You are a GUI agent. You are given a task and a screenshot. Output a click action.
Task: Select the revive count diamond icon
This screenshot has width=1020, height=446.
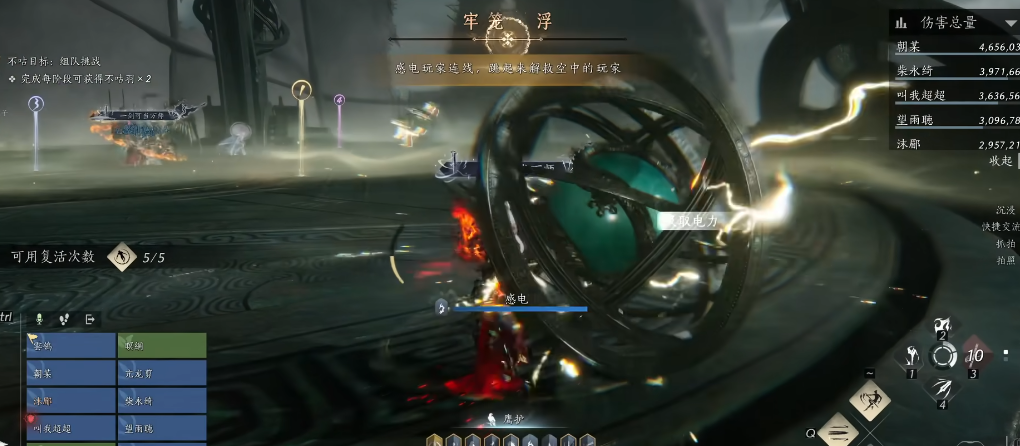[x=122, y=257]
